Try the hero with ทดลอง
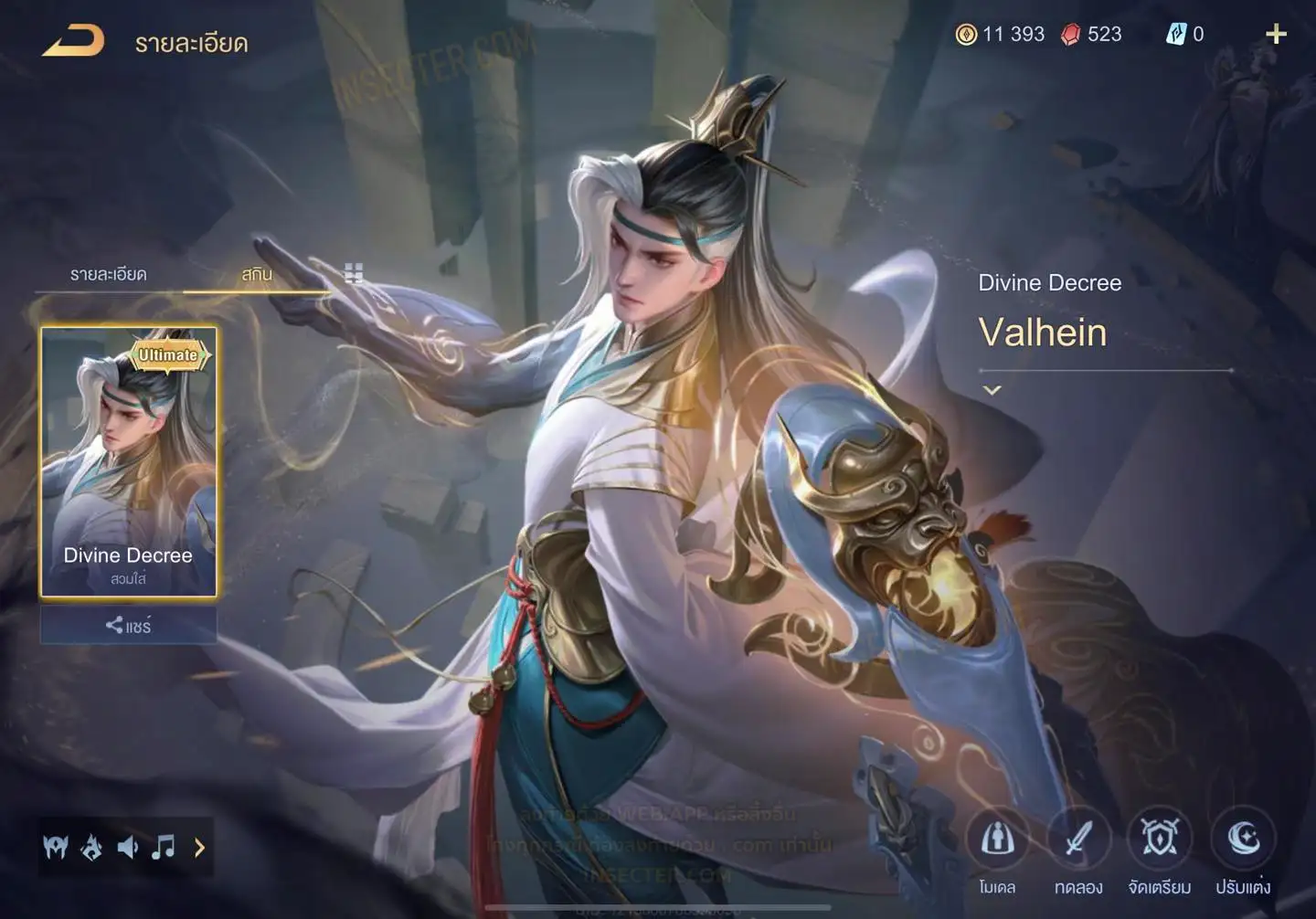The width and height of the screenshot is (1316, 919). (1078, 839)
